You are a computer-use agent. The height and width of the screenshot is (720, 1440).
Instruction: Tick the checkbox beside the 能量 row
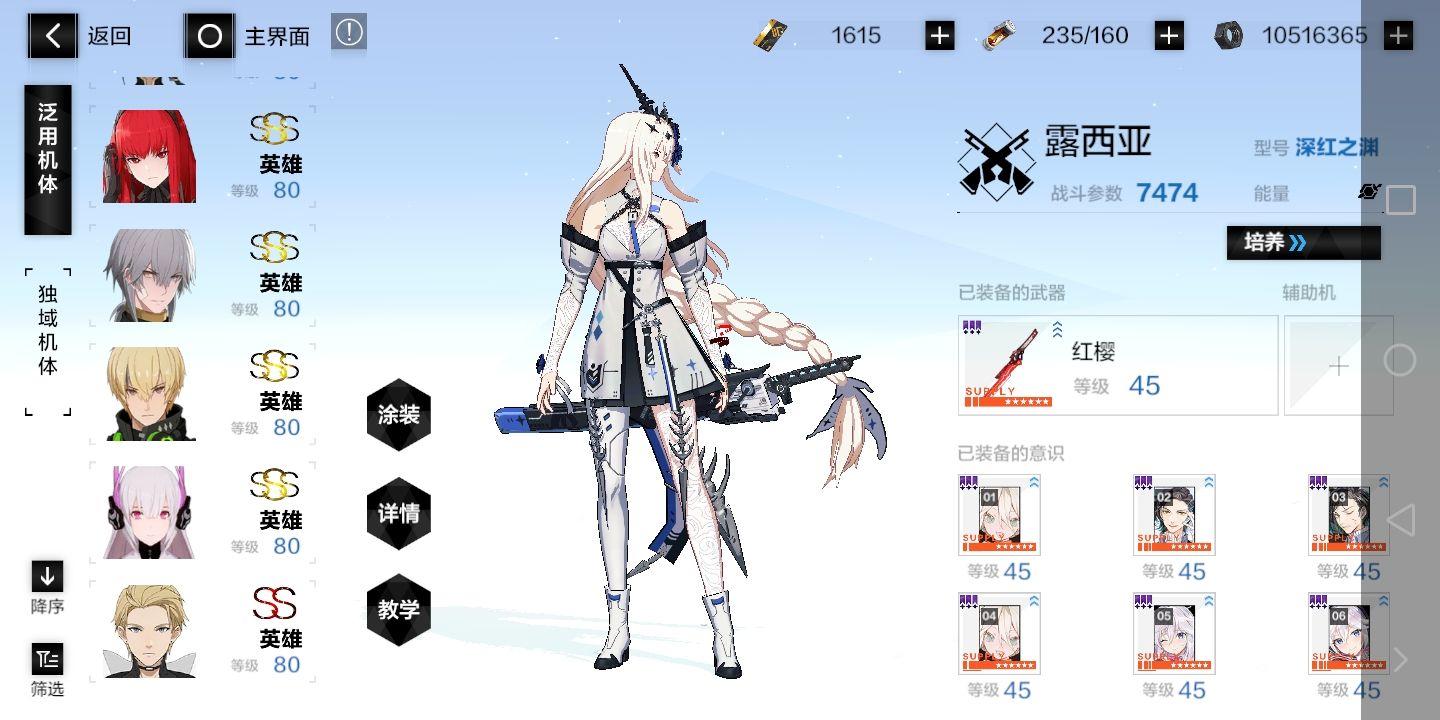coord(1400,200)
